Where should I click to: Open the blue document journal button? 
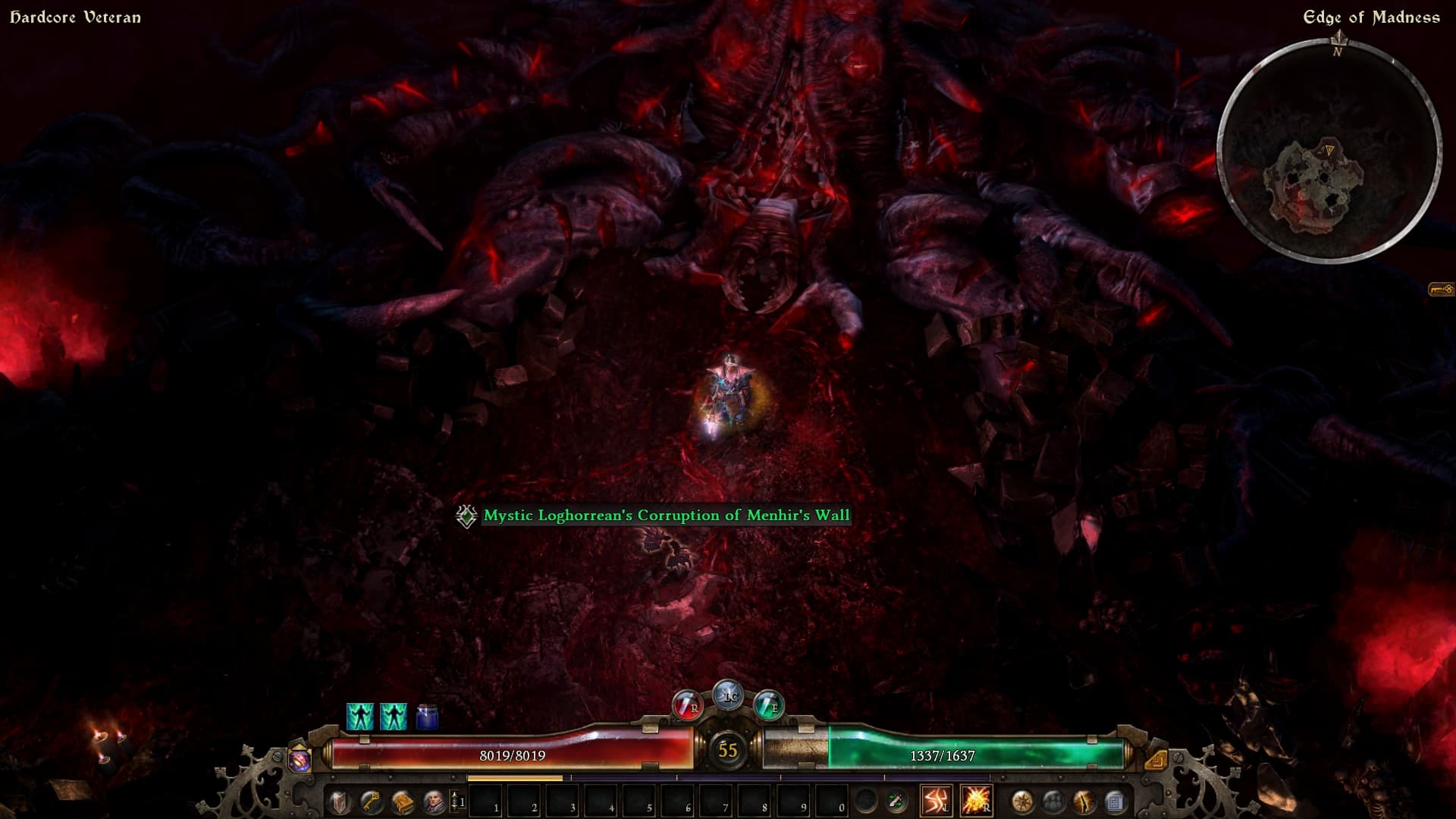coord(1116,802)
